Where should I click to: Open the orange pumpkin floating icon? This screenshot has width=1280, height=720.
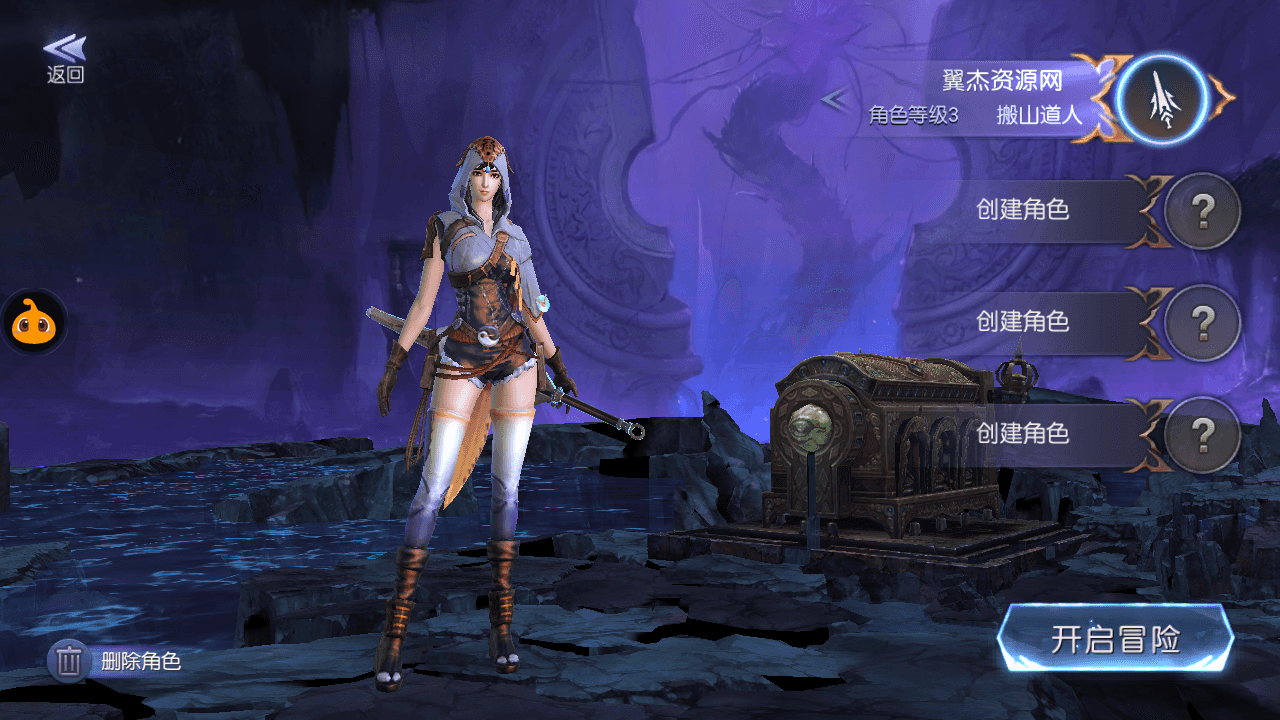click(33, 322)
